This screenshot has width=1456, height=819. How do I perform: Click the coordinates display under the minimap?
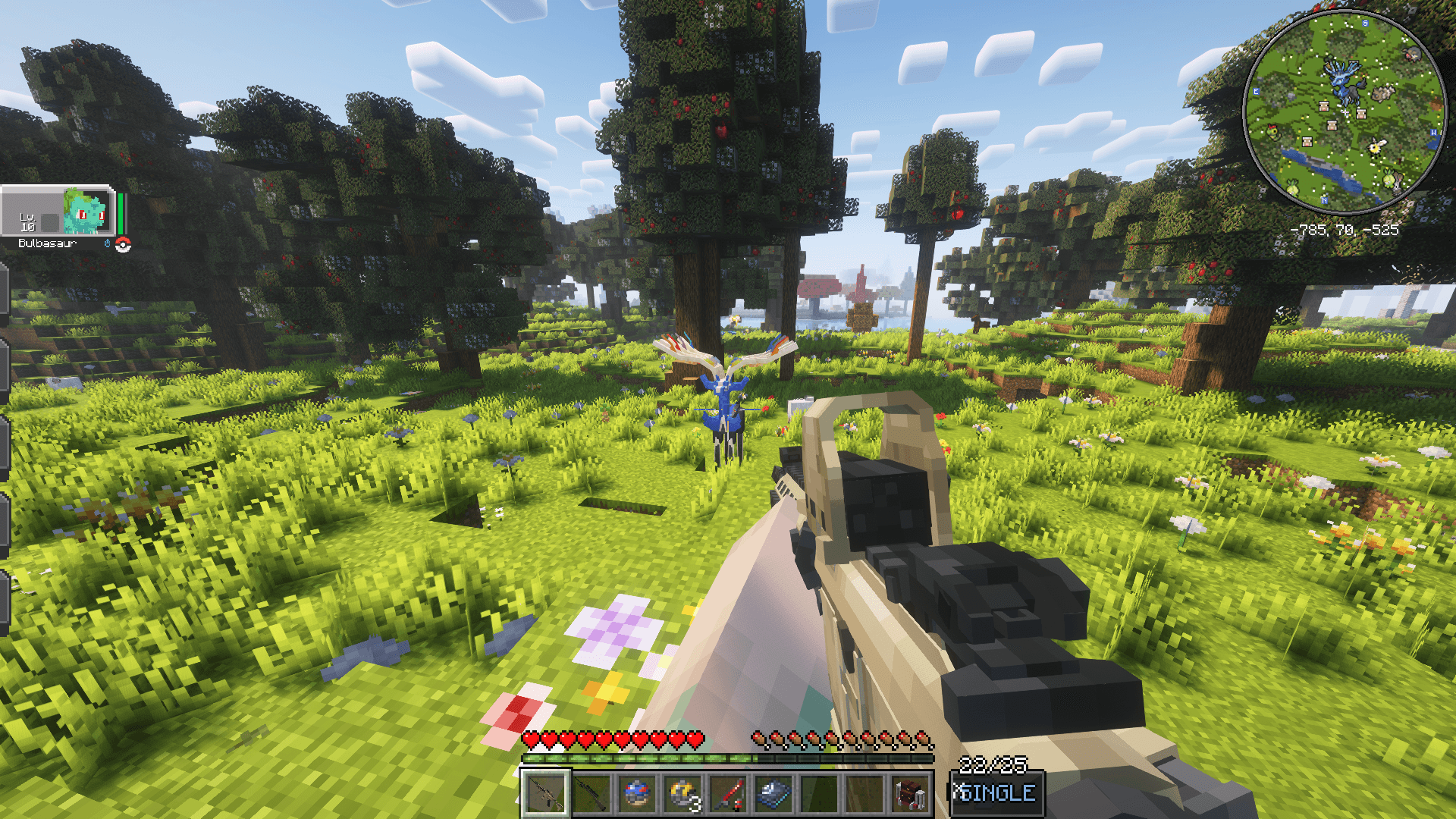(1345, 230)
